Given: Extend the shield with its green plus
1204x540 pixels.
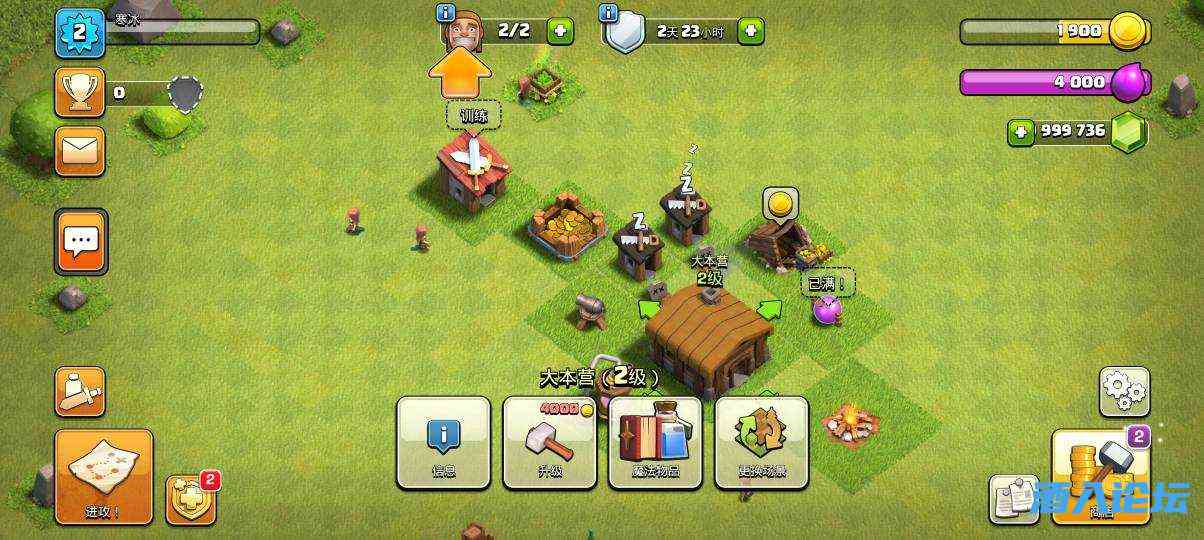Looking at the screenshot, I should click(x=750, y=31).
